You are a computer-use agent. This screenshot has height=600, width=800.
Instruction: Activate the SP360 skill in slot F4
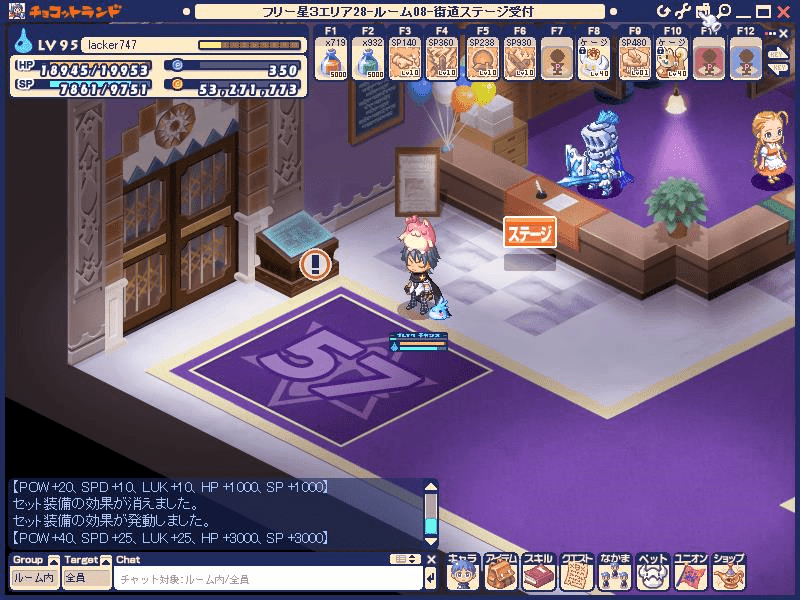(x=443, y=61)
